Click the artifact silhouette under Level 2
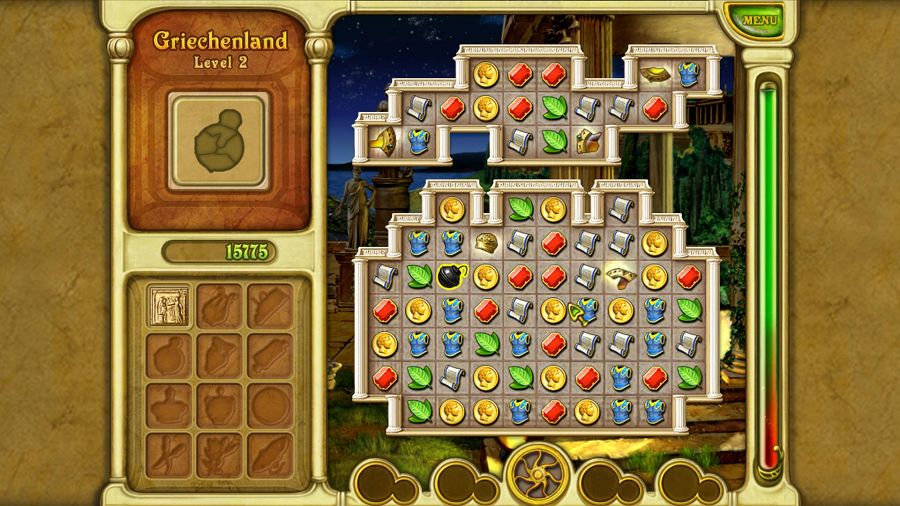The width and height of the screenshot is (900, 506). click(x=218, y=140)
